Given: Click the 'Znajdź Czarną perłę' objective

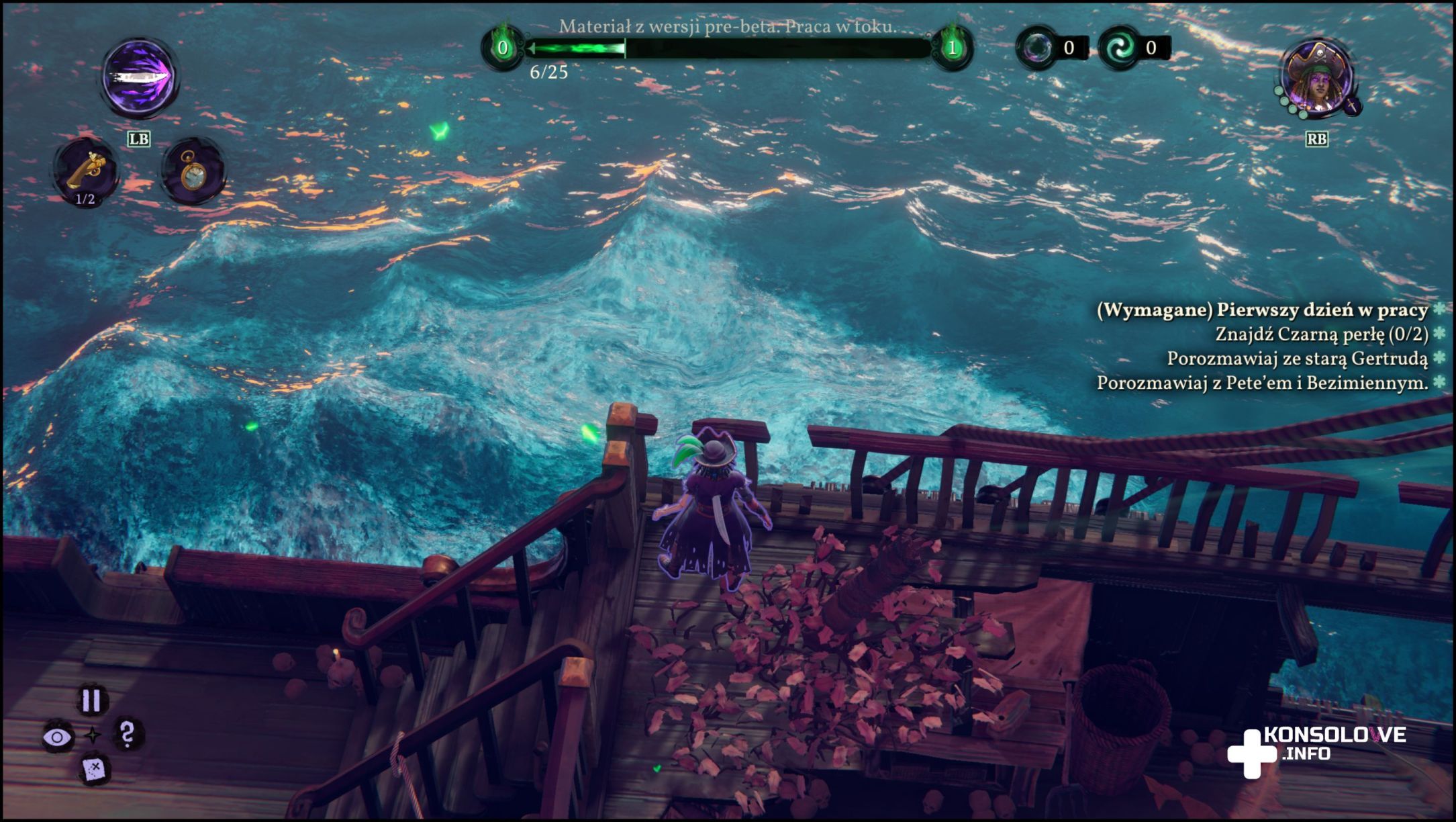Looking at the screenshot, I should 1321,334.
